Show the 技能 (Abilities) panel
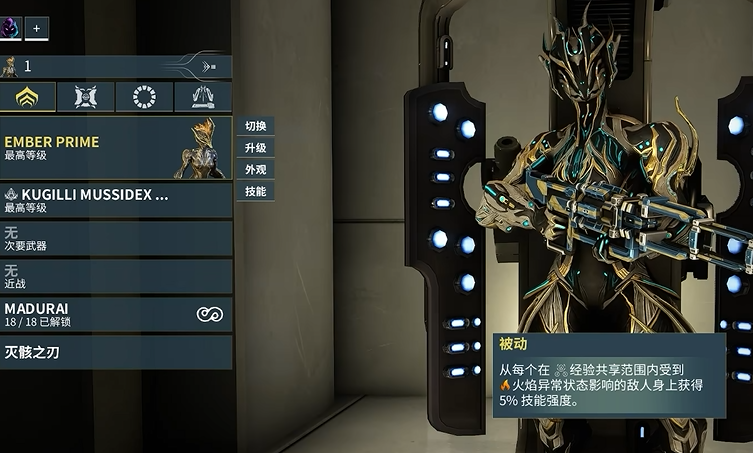Viewport: 753px width, 453px height. click(x=255, y=191)
